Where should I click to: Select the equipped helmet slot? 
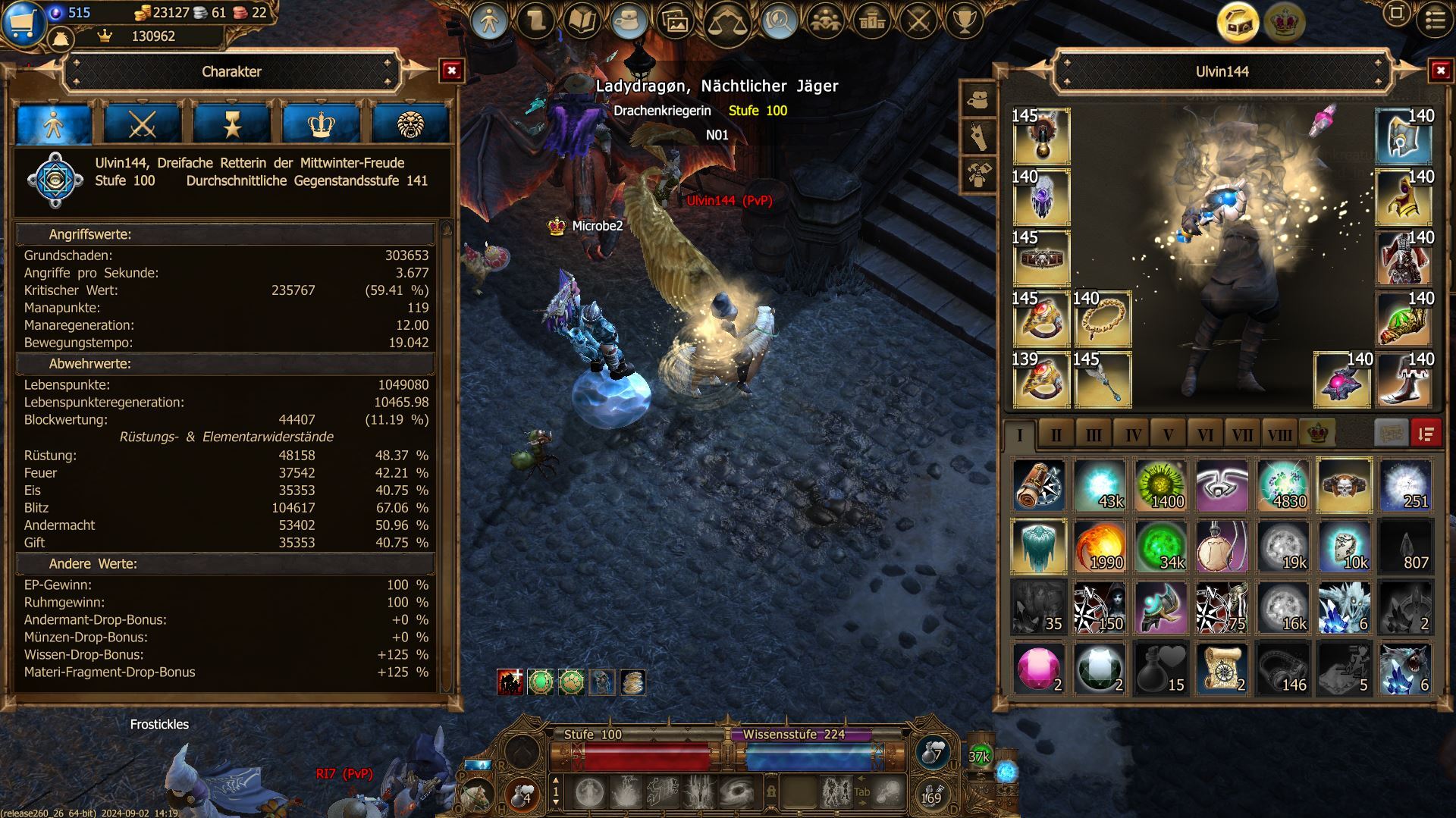click(1404, 136)
